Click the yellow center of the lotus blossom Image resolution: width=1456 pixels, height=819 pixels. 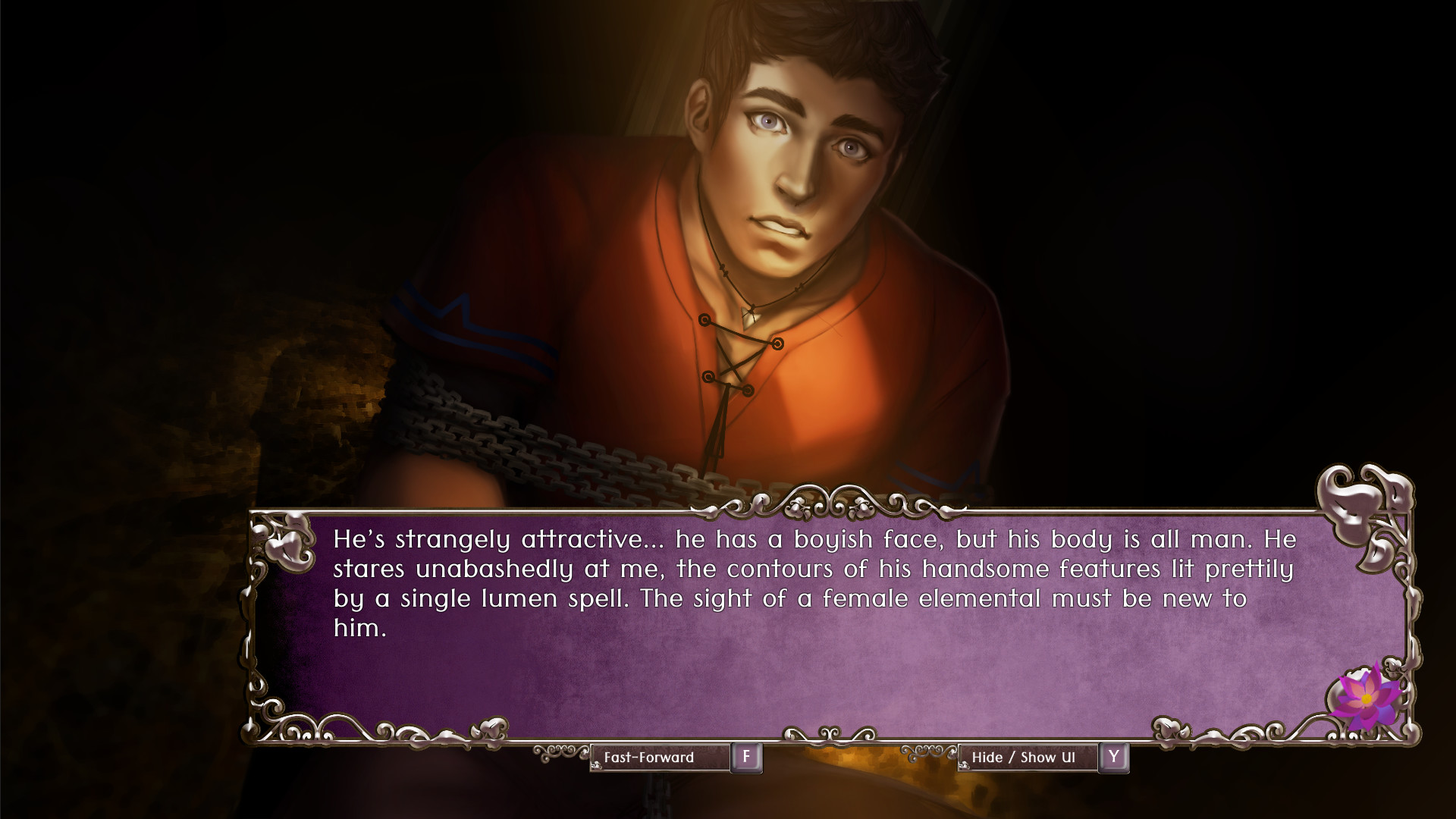pyautogui.click(x=1367, y=697)
